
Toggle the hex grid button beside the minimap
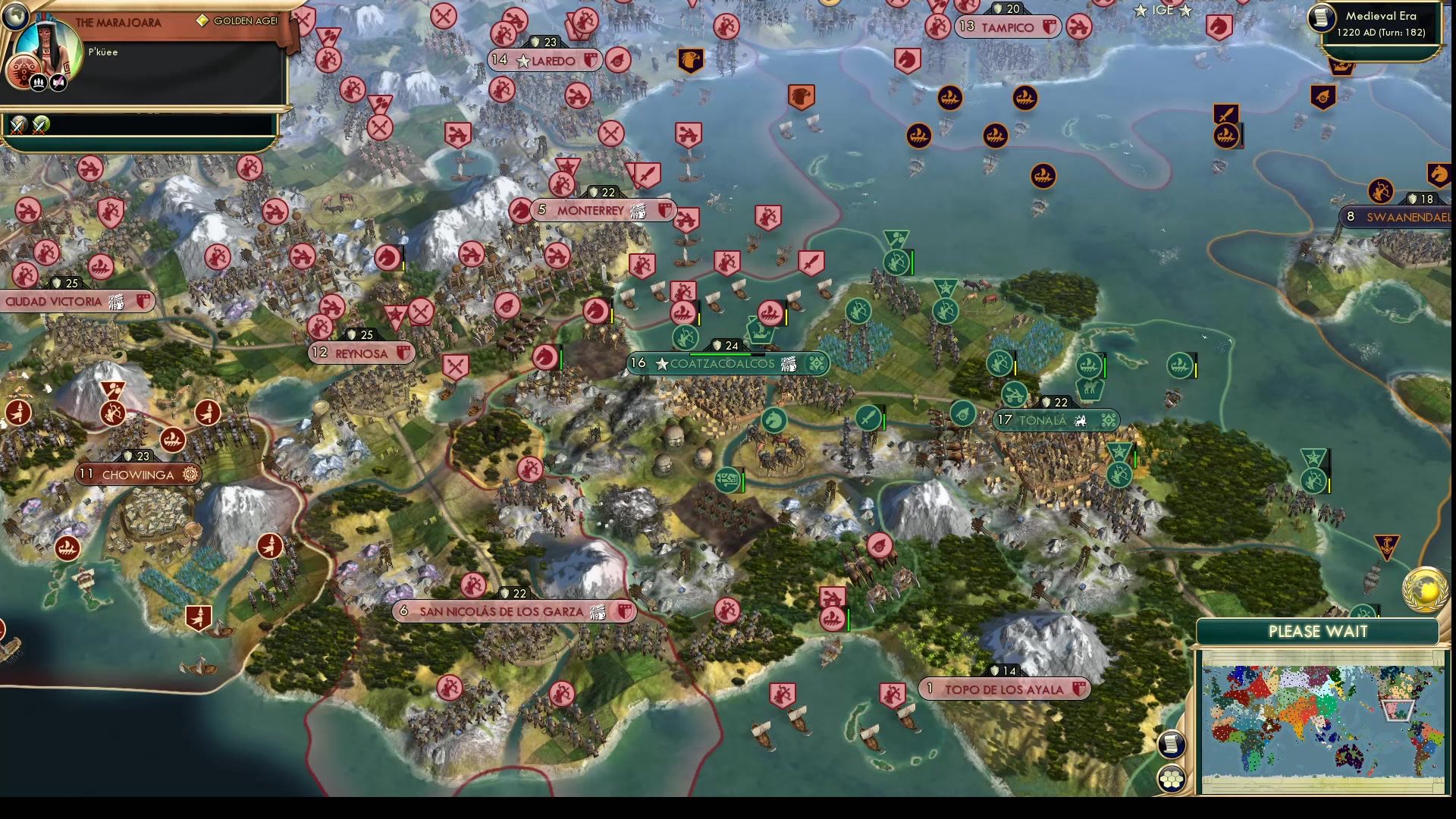click(1170, 777)
